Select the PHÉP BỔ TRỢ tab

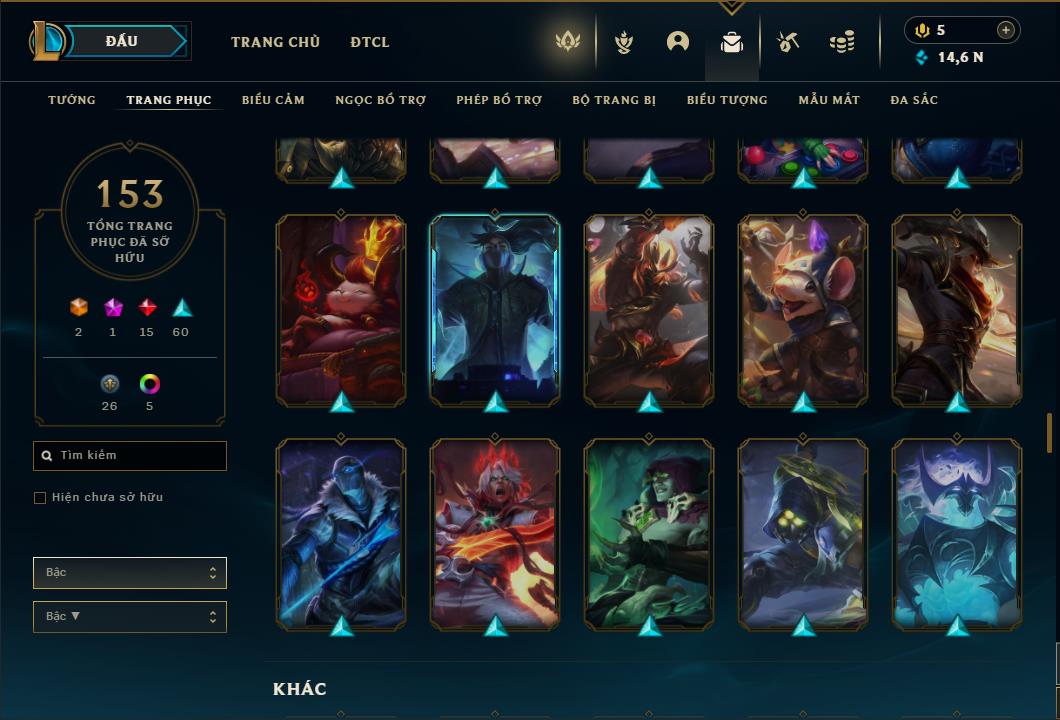tap(499, 100)
